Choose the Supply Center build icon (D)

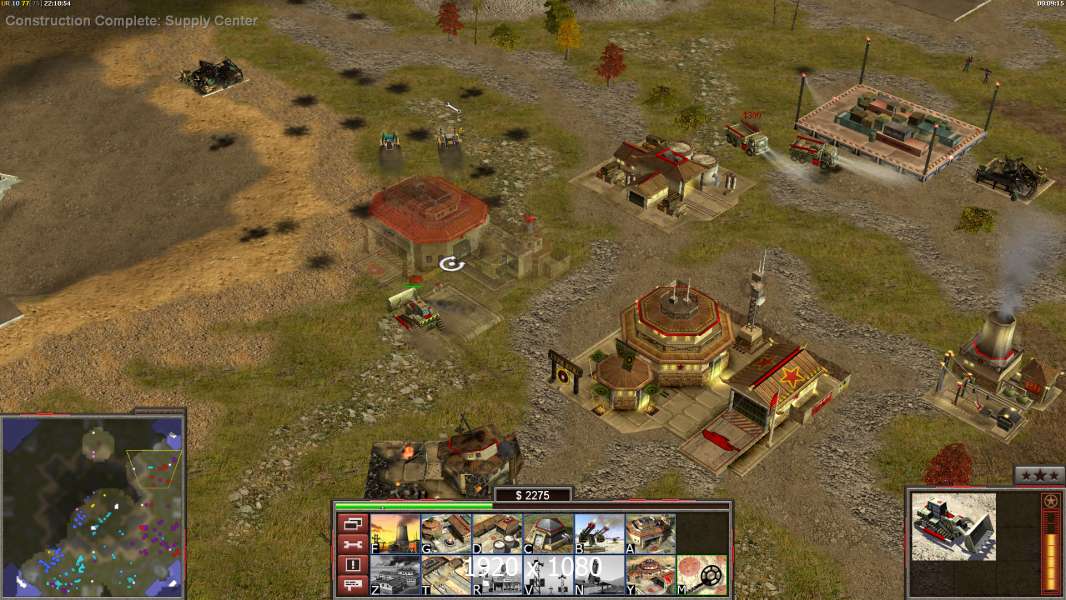coord(497,533)
